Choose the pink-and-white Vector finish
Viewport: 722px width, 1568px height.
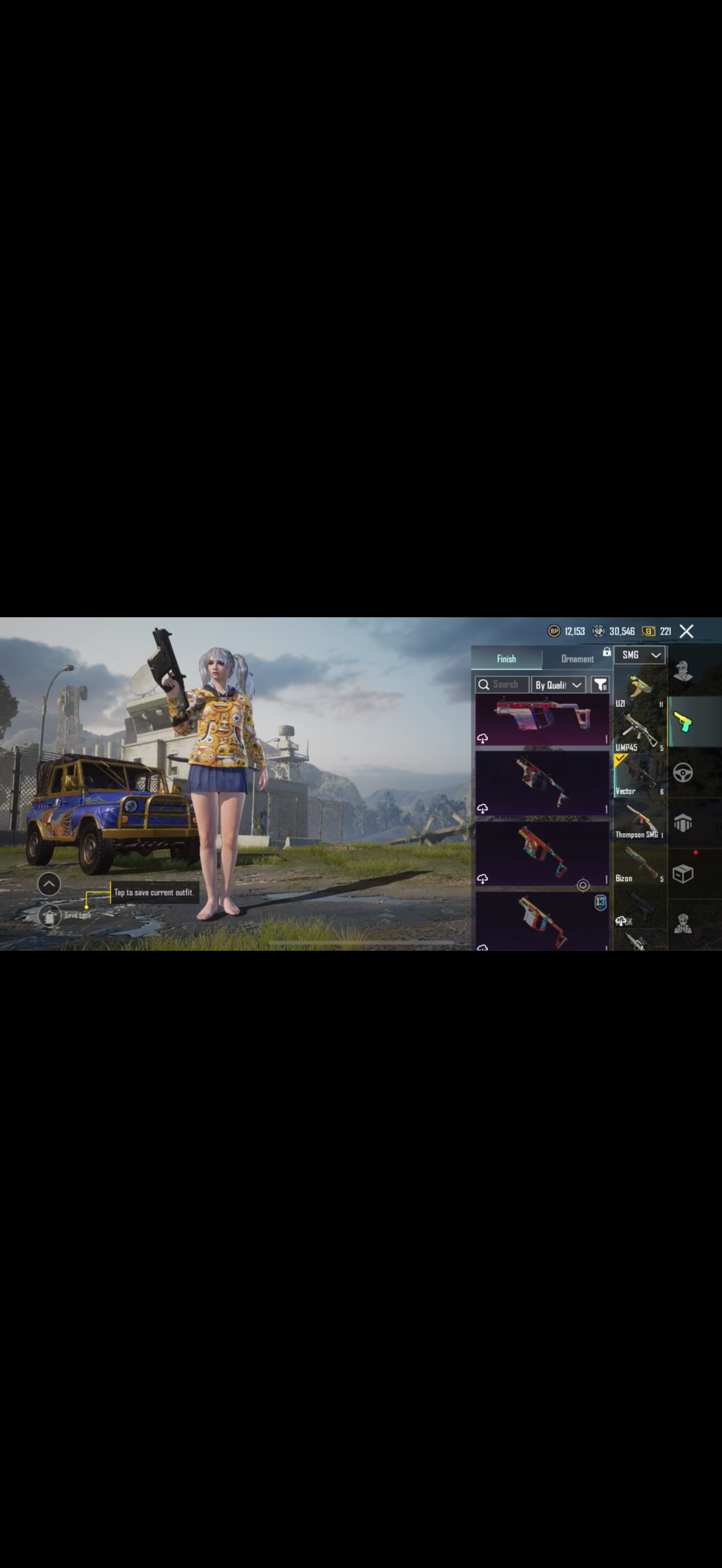(x=542, y=720)
